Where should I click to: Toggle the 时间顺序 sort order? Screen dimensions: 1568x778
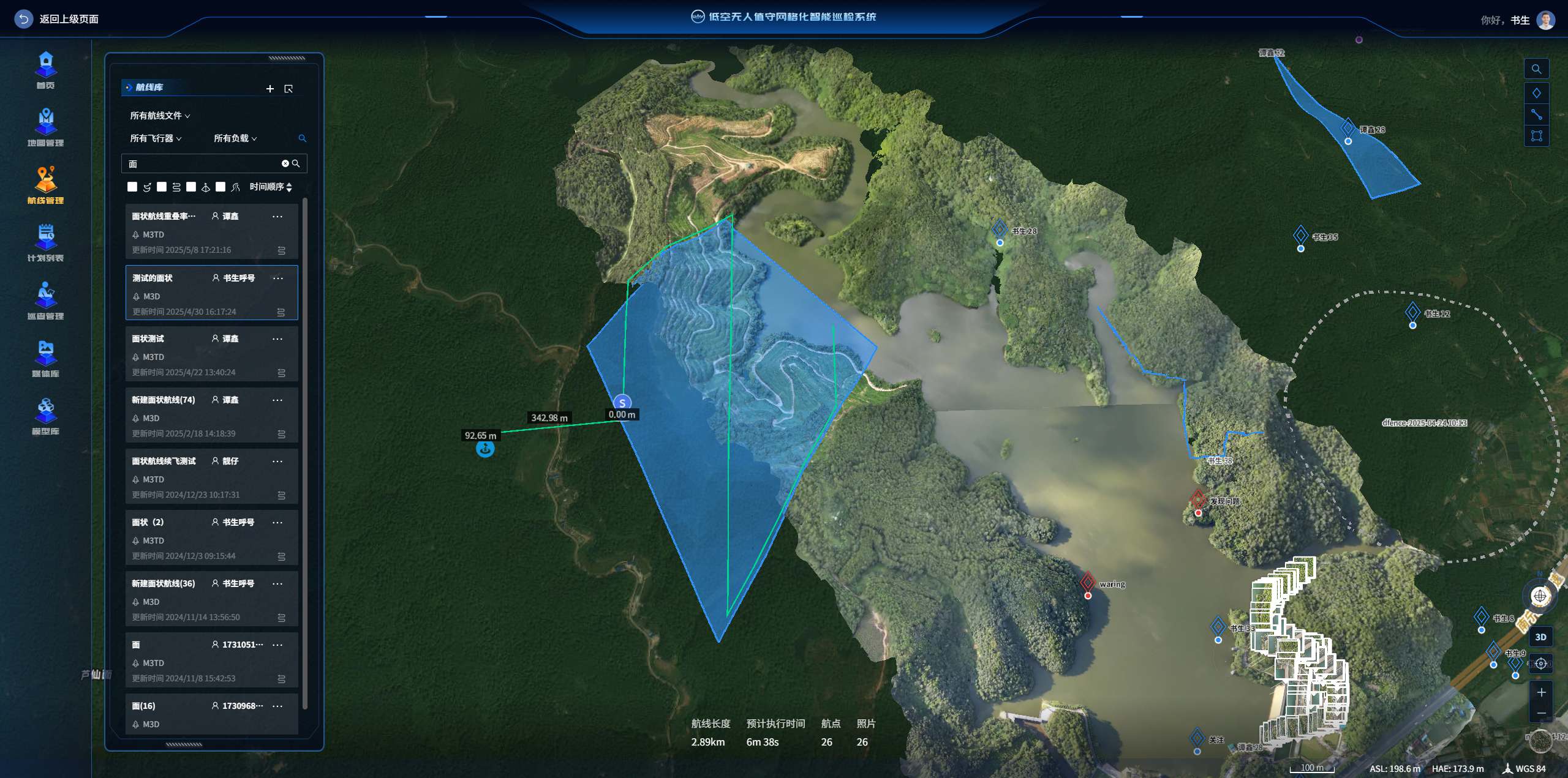[271, 187]
